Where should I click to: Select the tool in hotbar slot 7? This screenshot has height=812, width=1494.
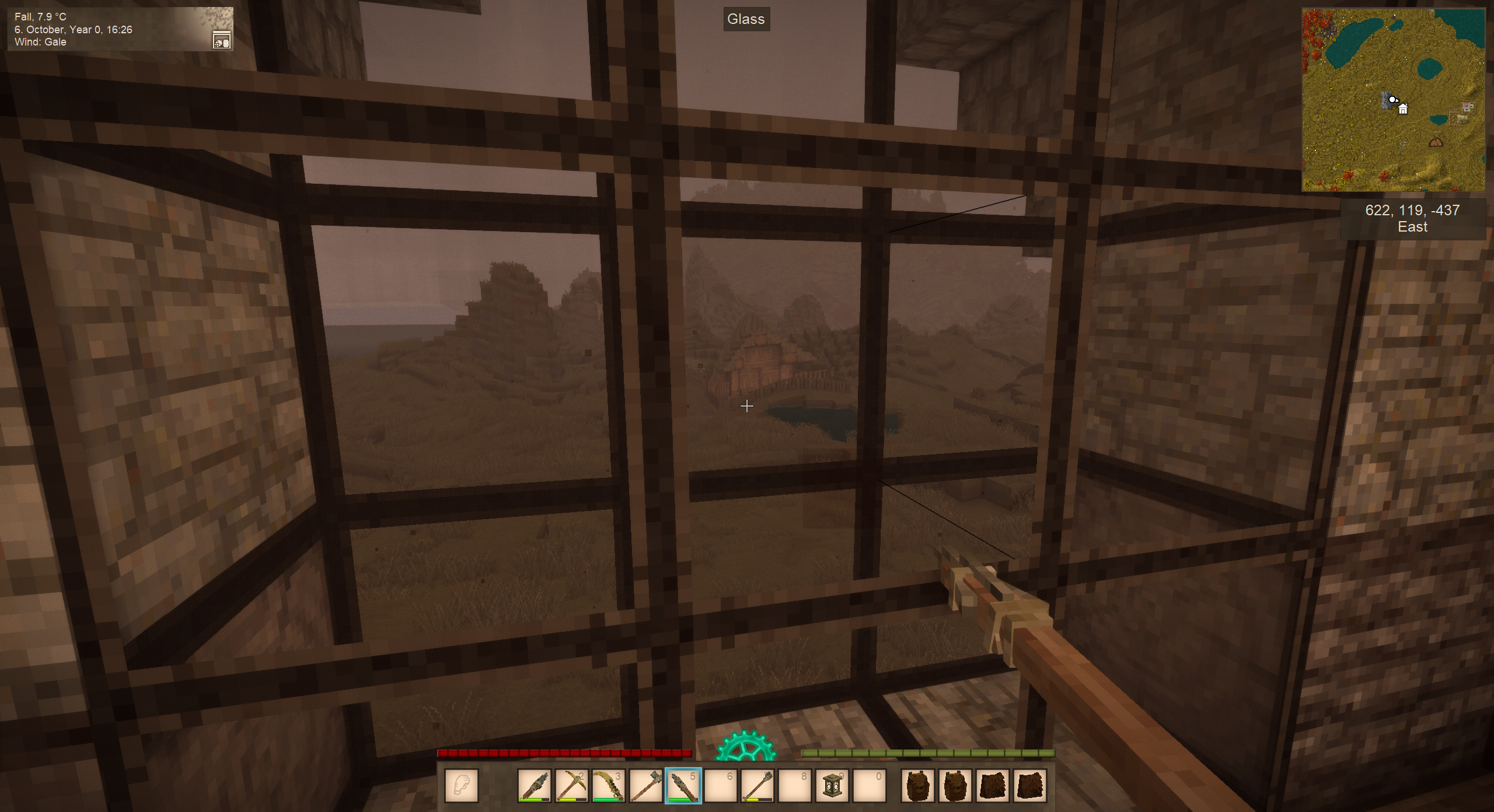pos(758,786)
